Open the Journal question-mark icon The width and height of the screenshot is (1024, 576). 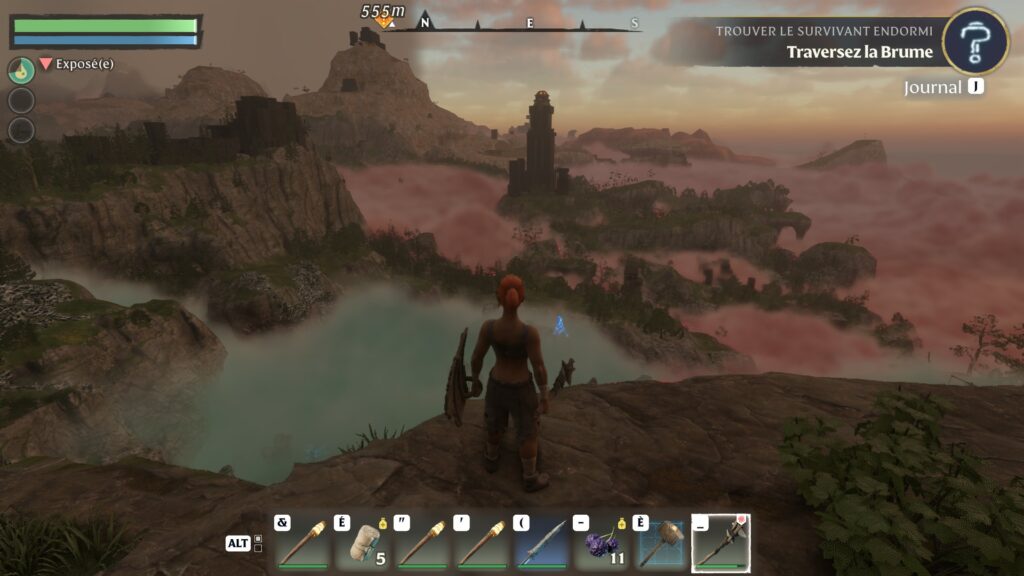click(x=975, y=41)
